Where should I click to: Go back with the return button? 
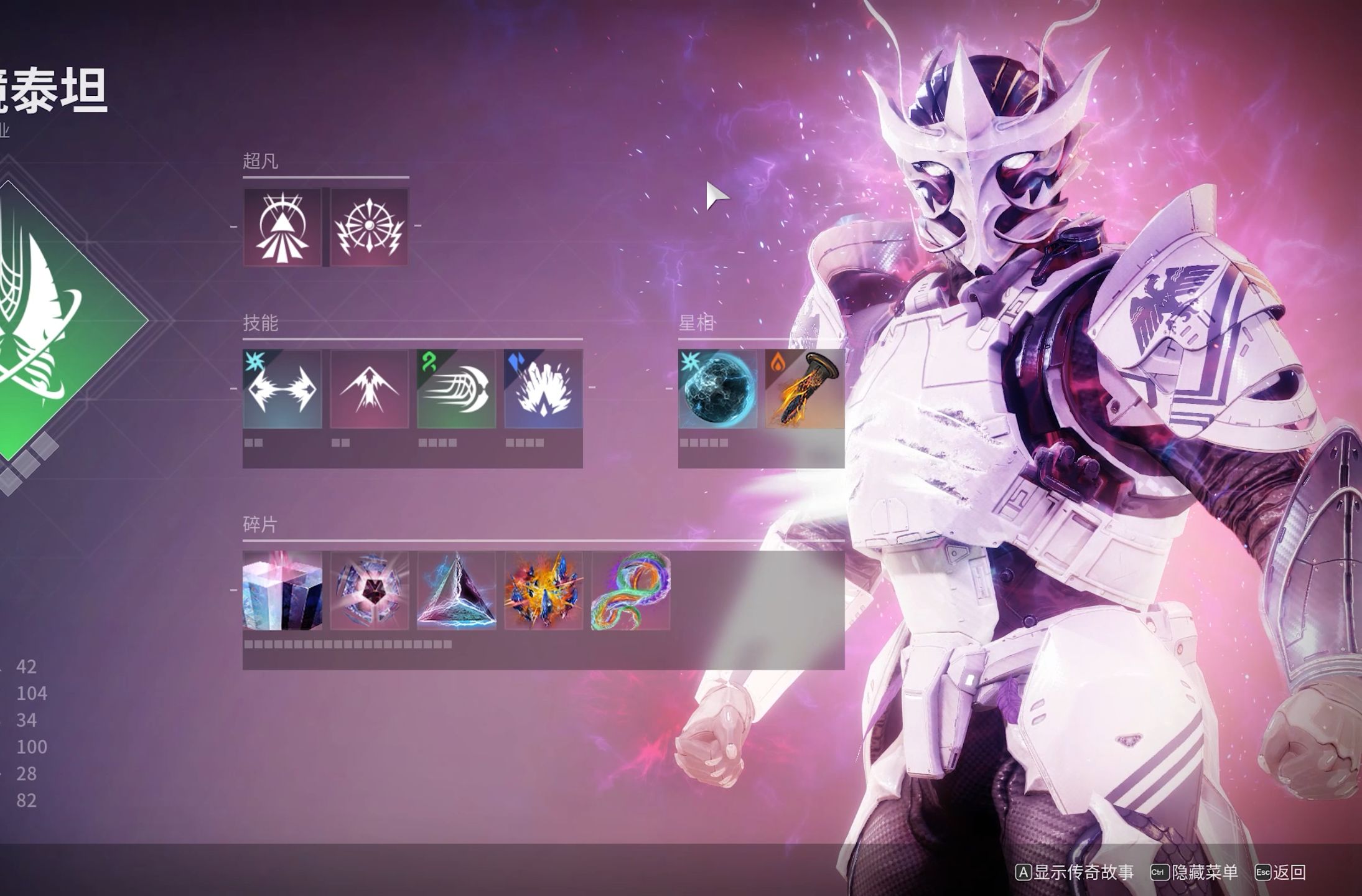[x=1280, y=872]
